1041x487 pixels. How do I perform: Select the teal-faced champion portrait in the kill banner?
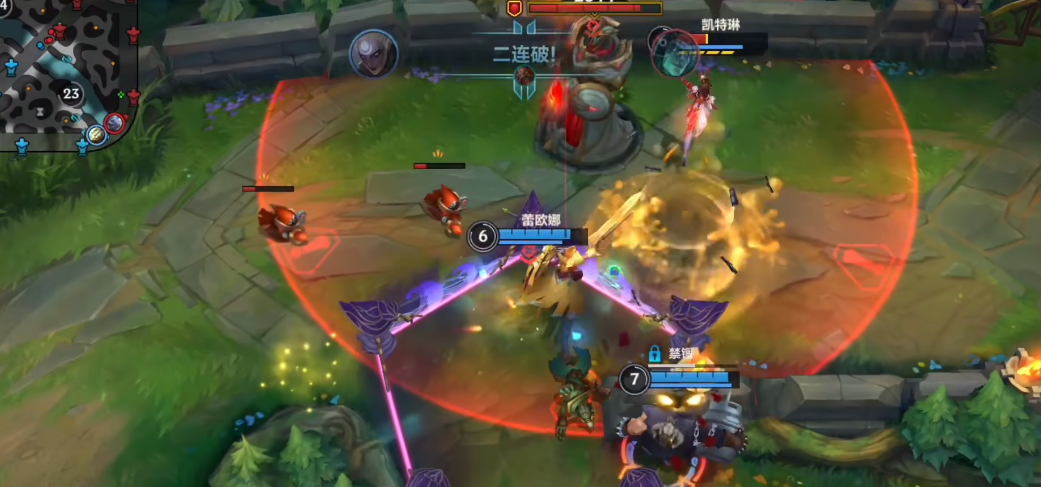[675, 52]
